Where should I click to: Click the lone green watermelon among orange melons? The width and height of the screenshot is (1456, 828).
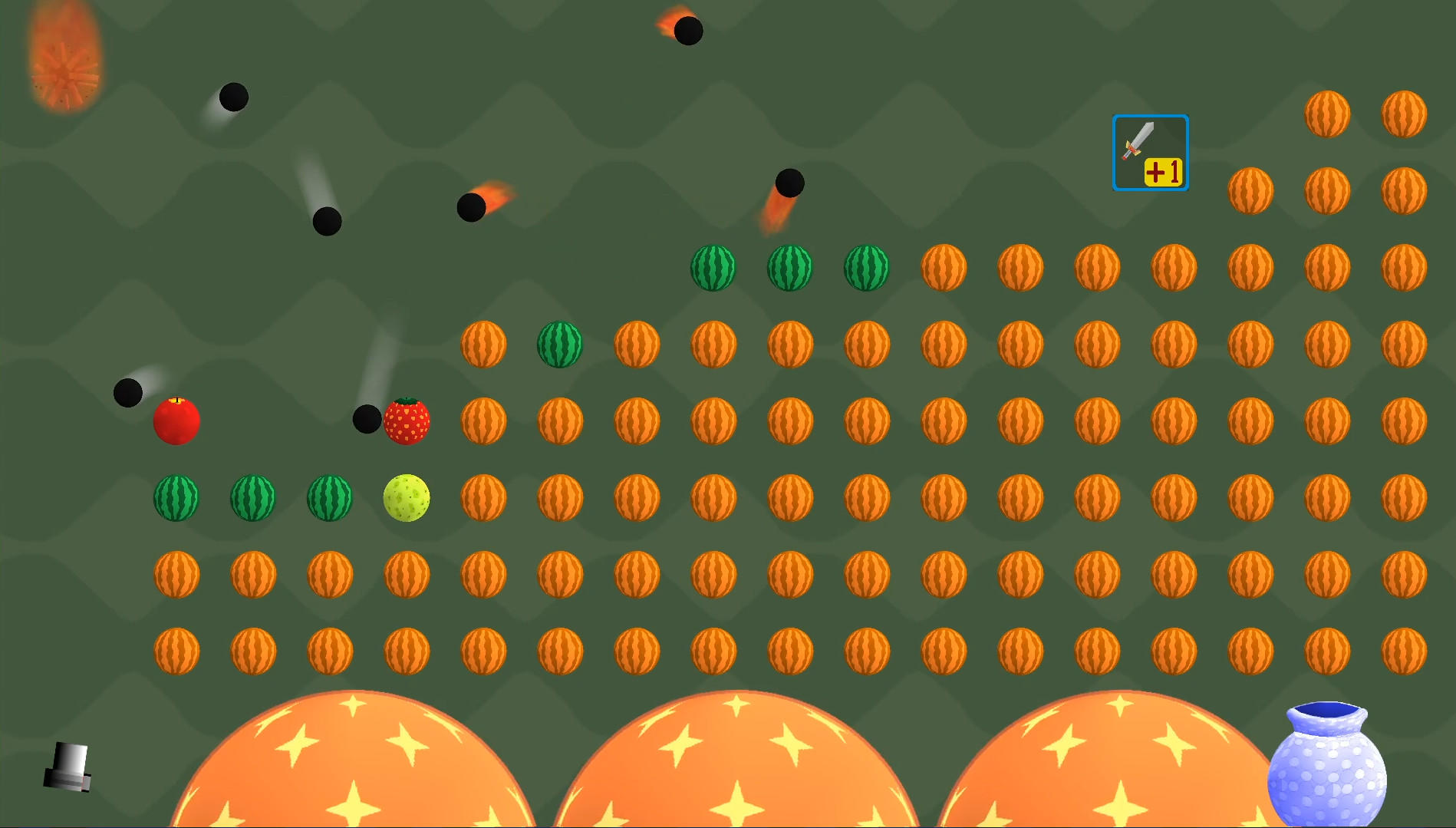pyautogui.click(x=559, y=344)
